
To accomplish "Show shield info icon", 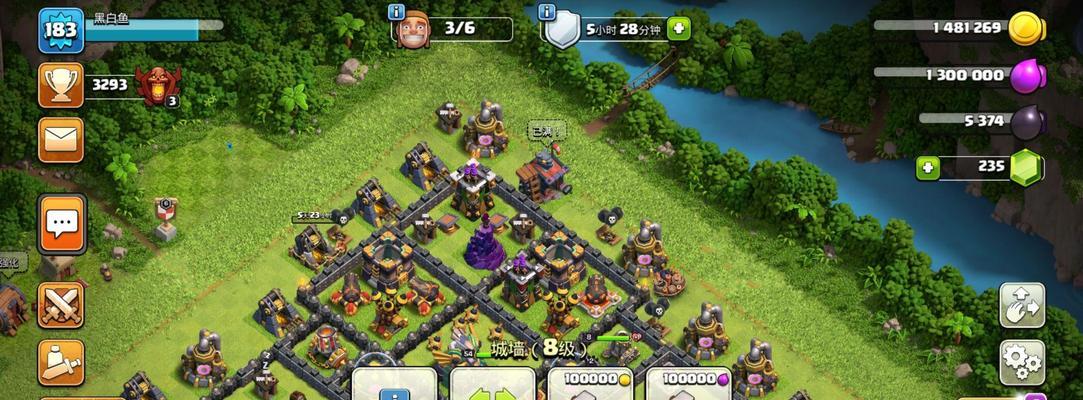I will click(x=547, y=12).
